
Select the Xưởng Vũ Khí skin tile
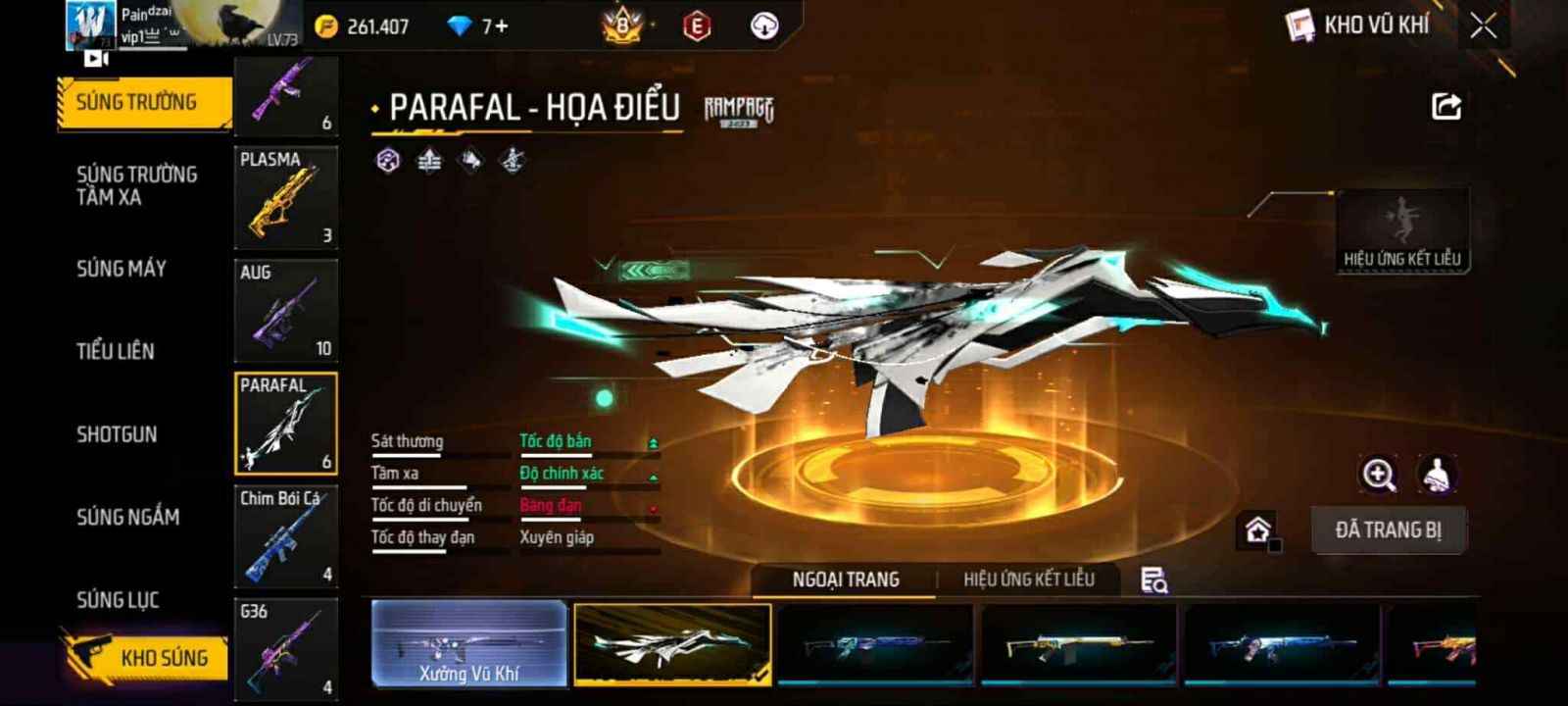point(469,644)
